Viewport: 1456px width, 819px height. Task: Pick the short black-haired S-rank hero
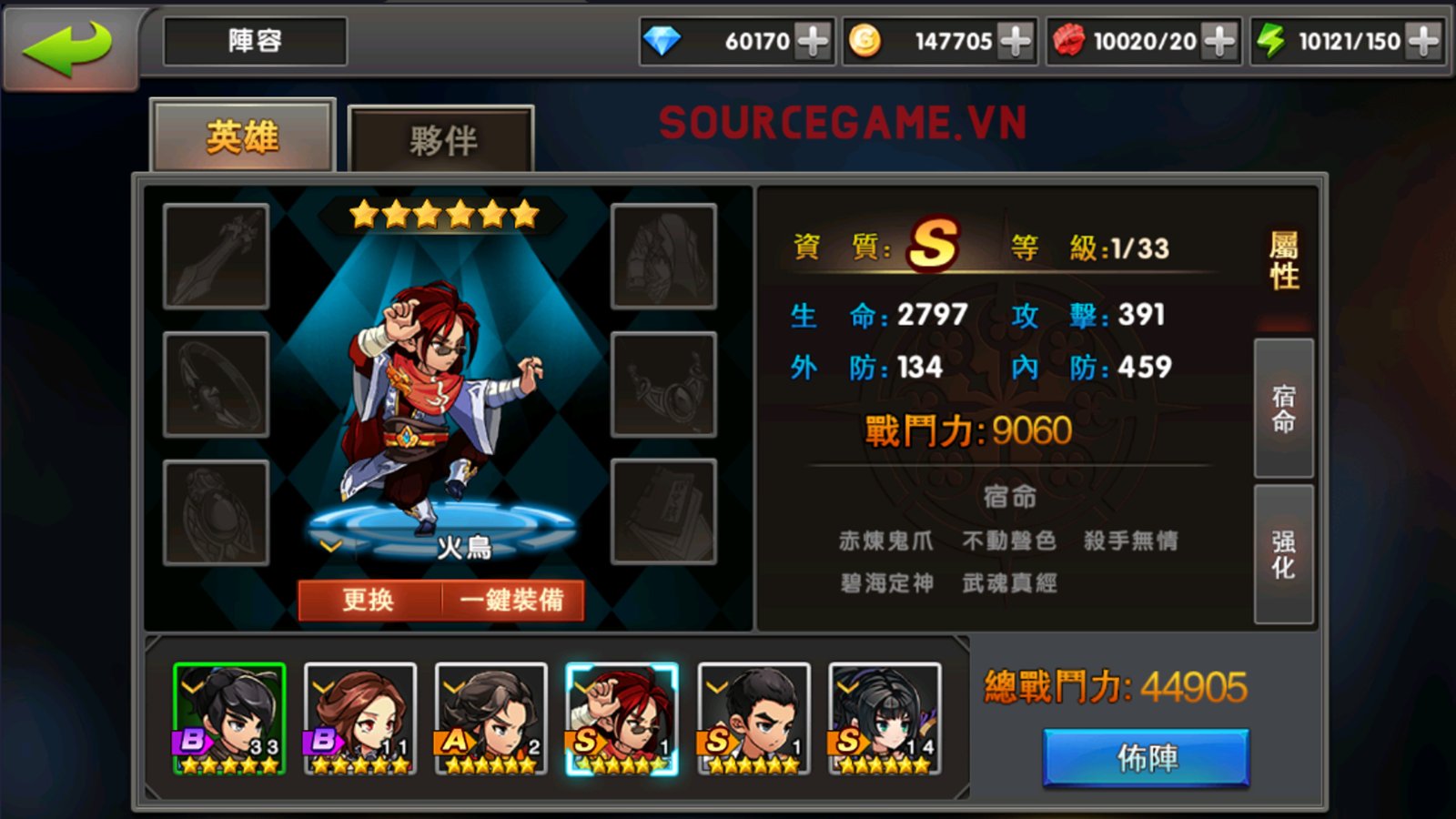[x=753, y=718]
